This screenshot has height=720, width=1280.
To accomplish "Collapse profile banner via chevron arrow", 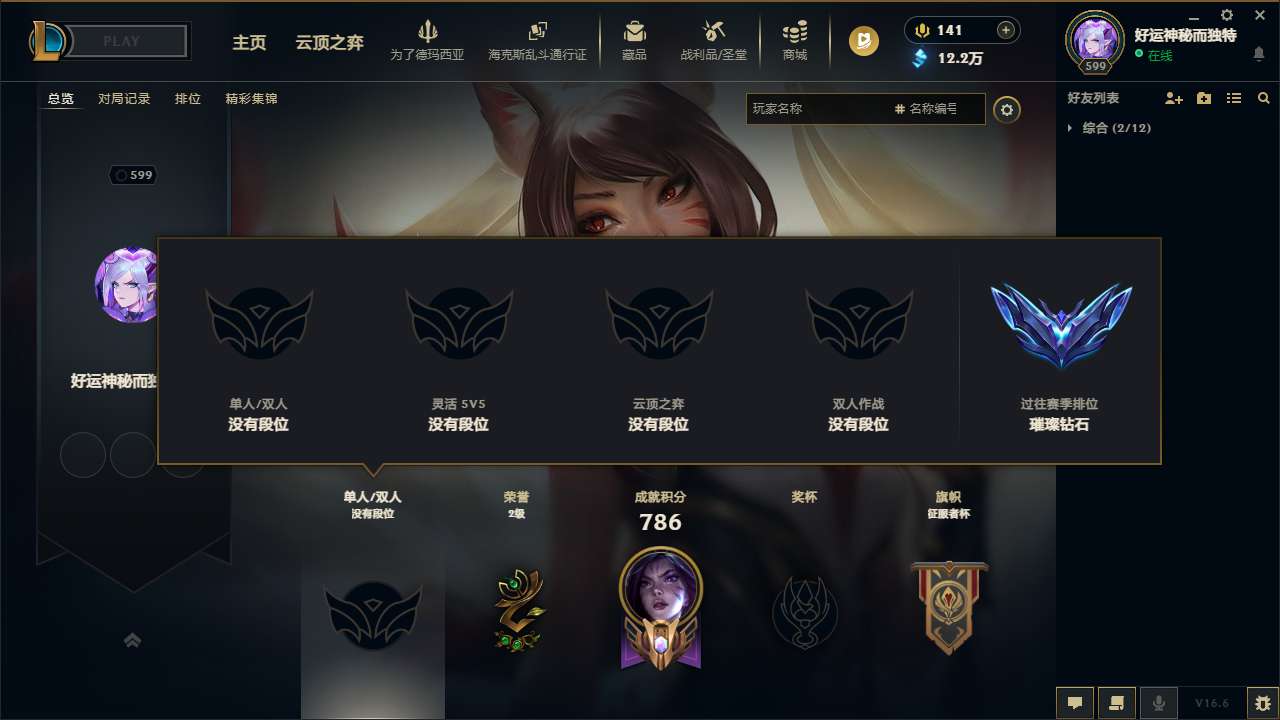I will point(133,640).
